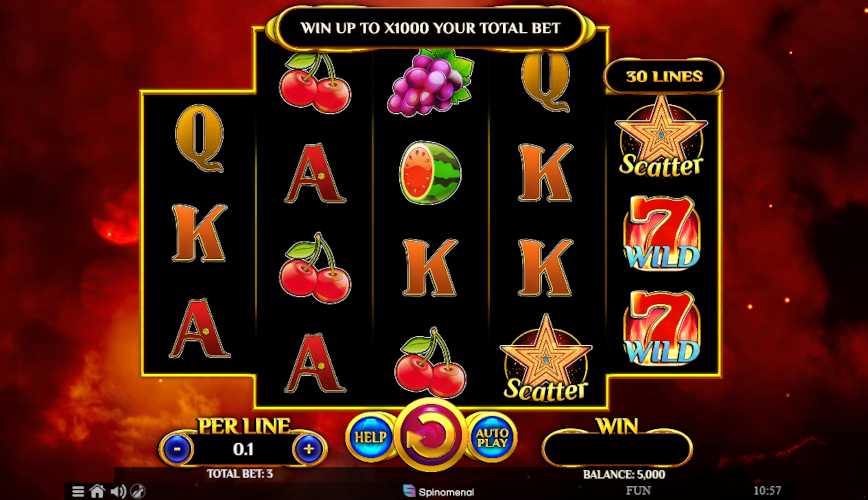Image resolution: width=868 pixels, height=500 pixels.
Task: Toggle the sound speaker icon
Action: click(117, 492)
